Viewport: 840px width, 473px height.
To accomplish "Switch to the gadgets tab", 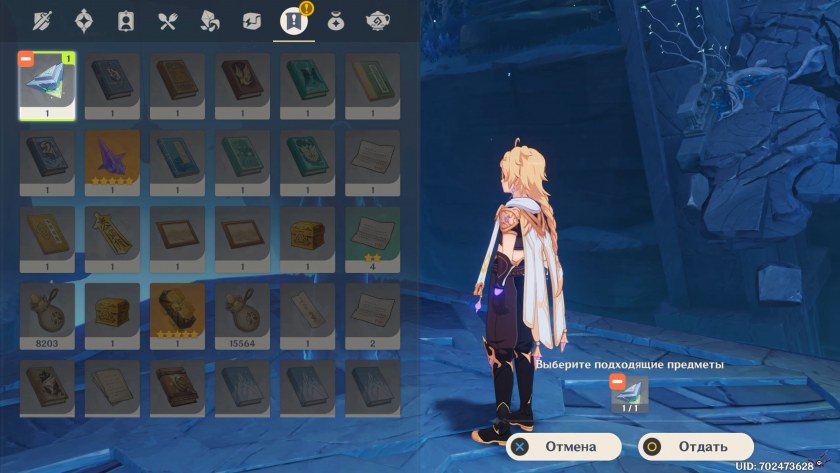I will pyautogui.click(x=252, y=20).
